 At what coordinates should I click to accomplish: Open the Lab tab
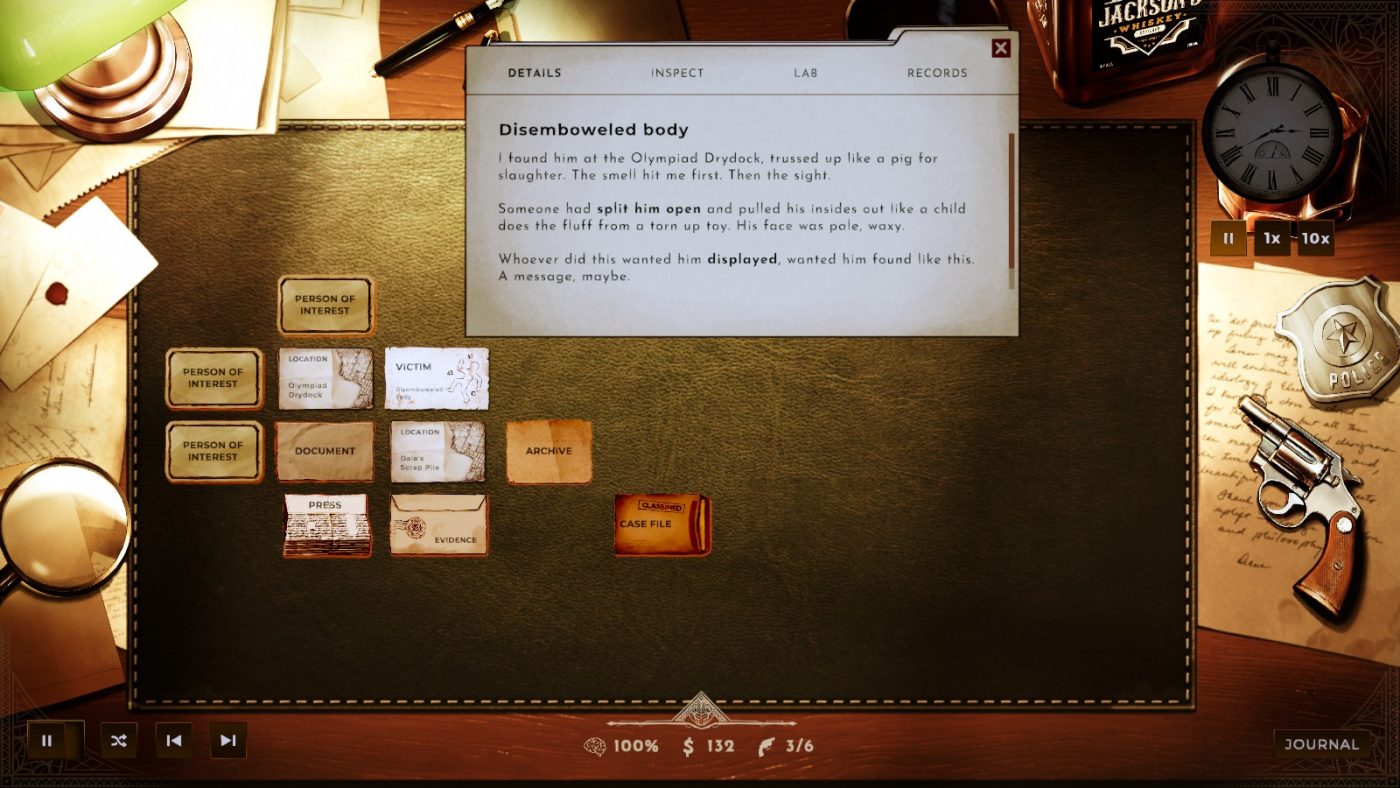(806, 72)
